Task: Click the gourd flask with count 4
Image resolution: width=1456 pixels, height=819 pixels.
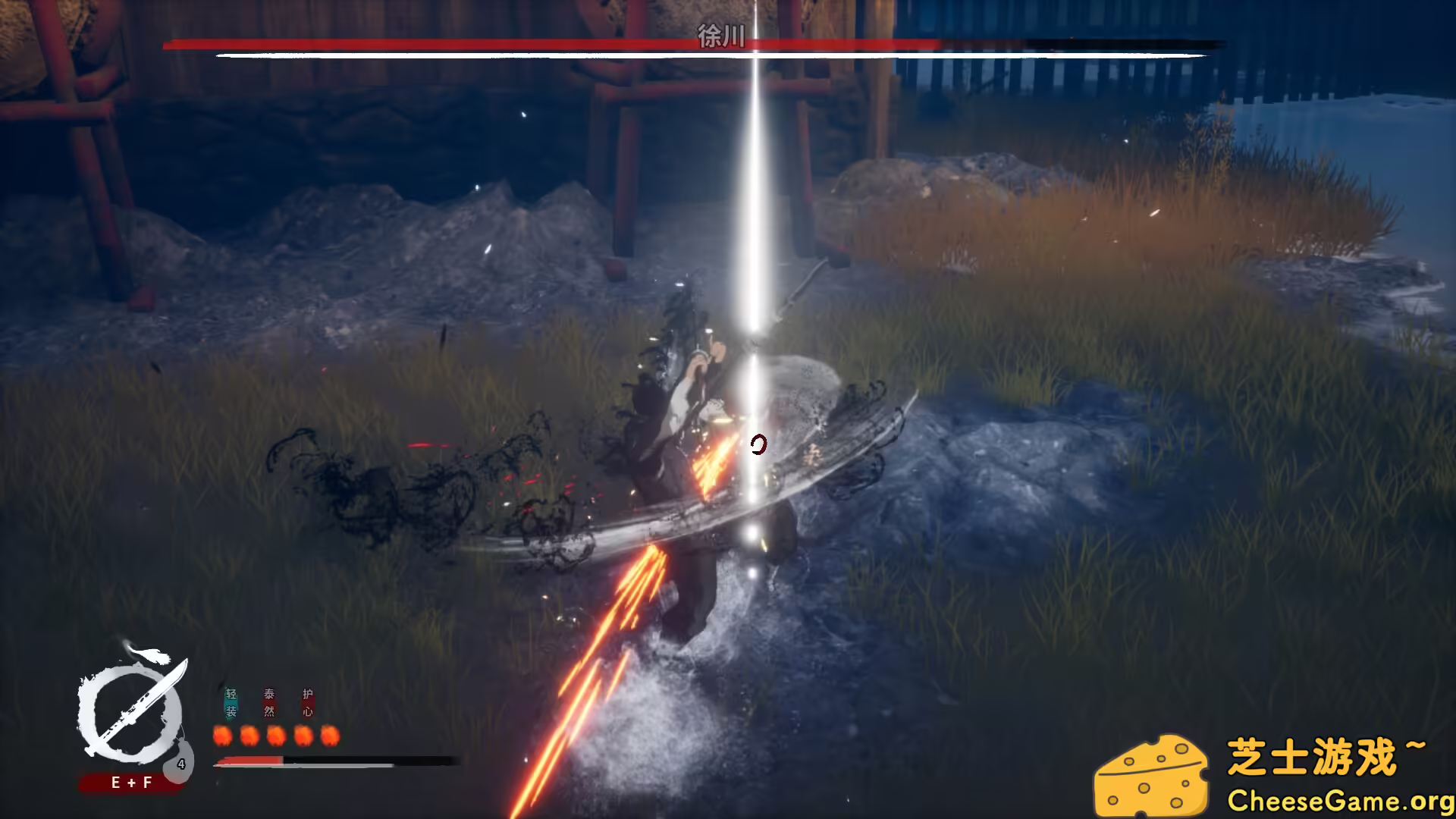Action: point(180,761)
